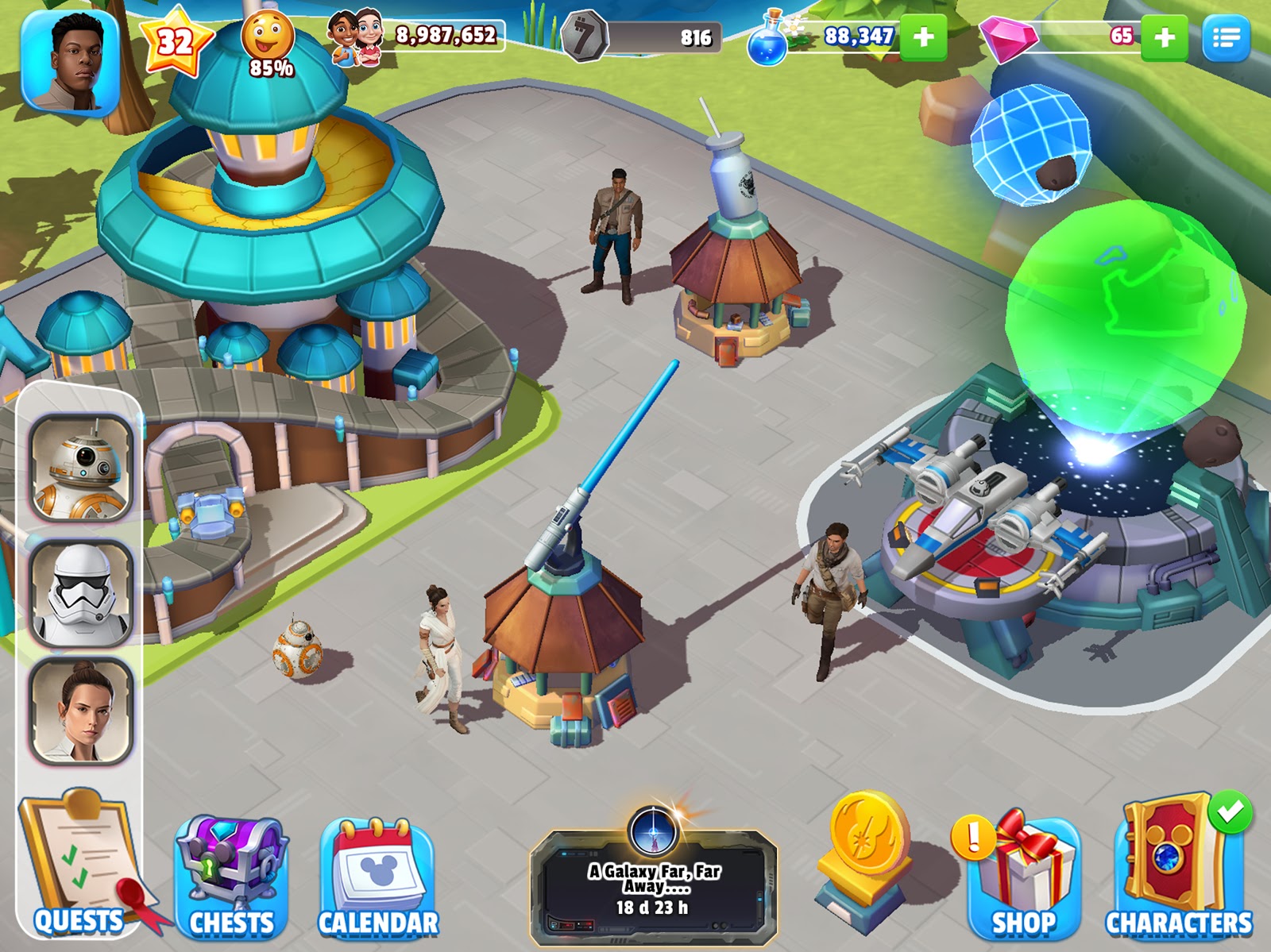
Task: Buy more gems with the plus button
Action: (x=1164, y=37)
